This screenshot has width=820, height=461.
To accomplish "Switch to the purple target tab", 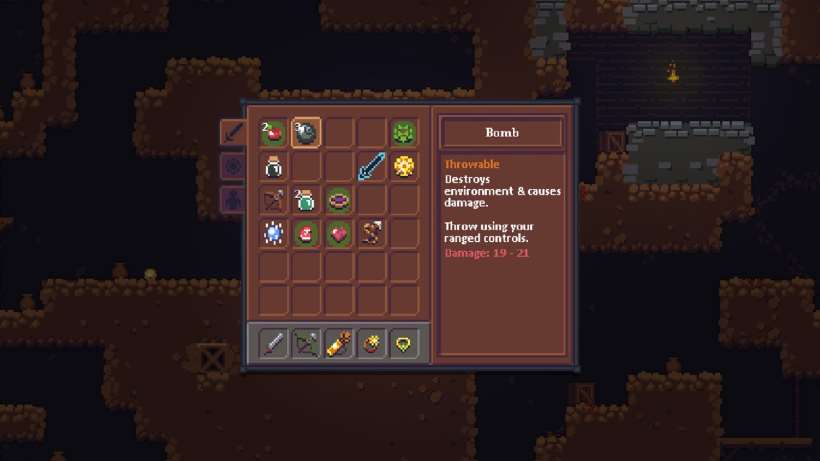I will point(231,165).
